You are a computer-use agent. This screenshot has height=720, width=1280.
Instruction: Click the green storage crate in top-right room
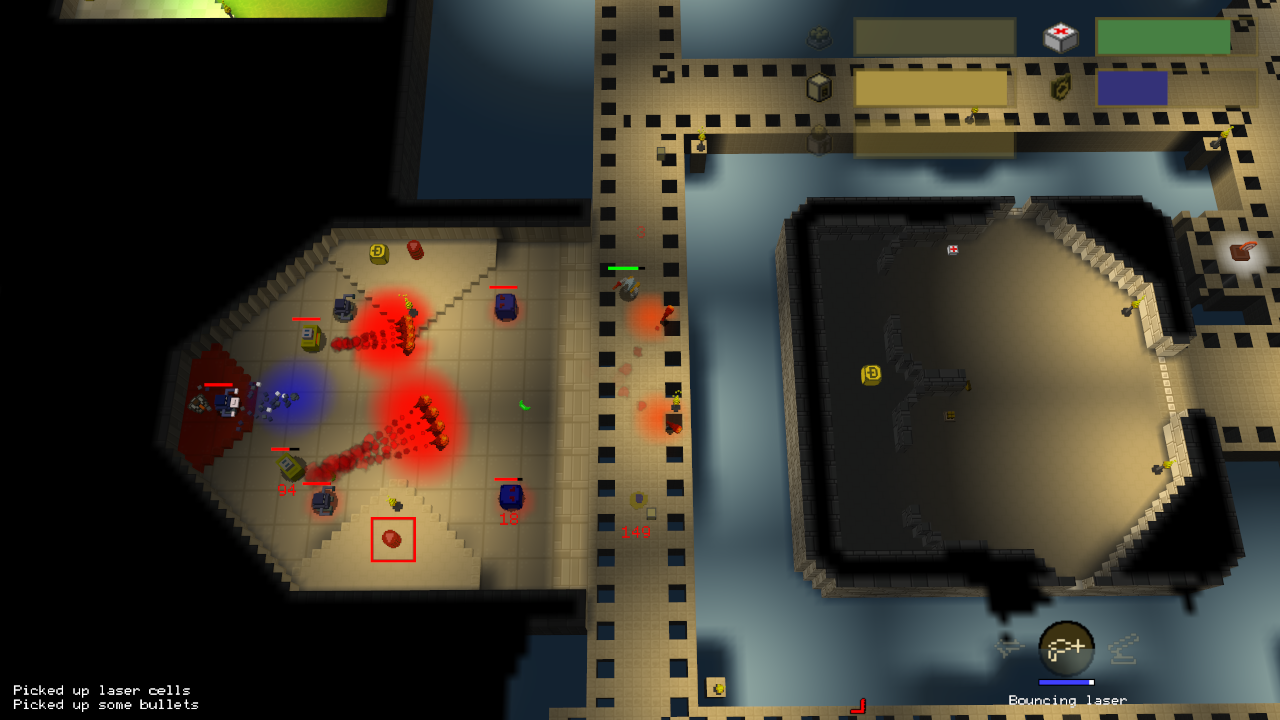1163,36
